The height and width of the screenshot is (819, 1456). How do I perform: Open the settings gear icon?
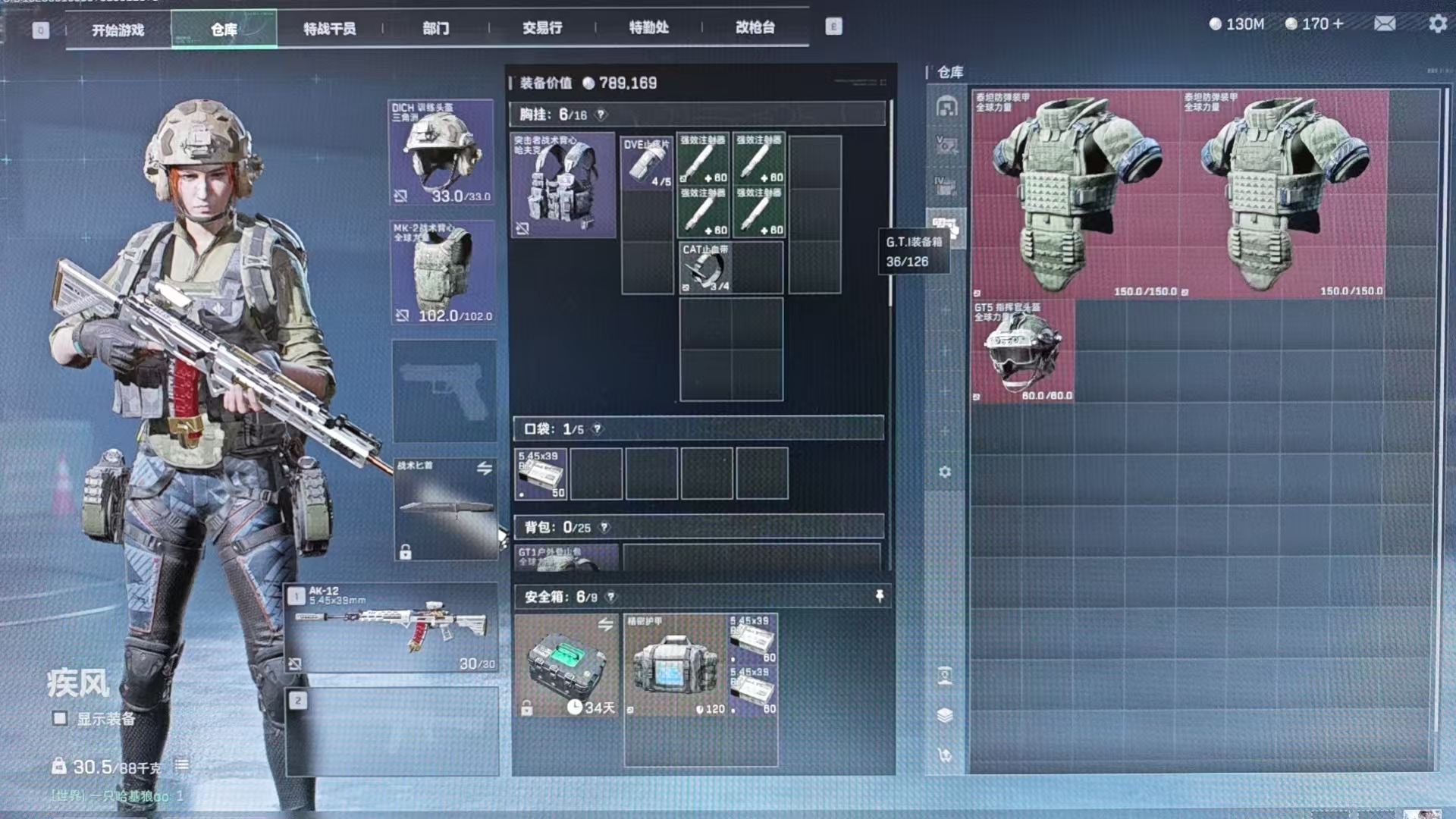[x=1437, y=24]
